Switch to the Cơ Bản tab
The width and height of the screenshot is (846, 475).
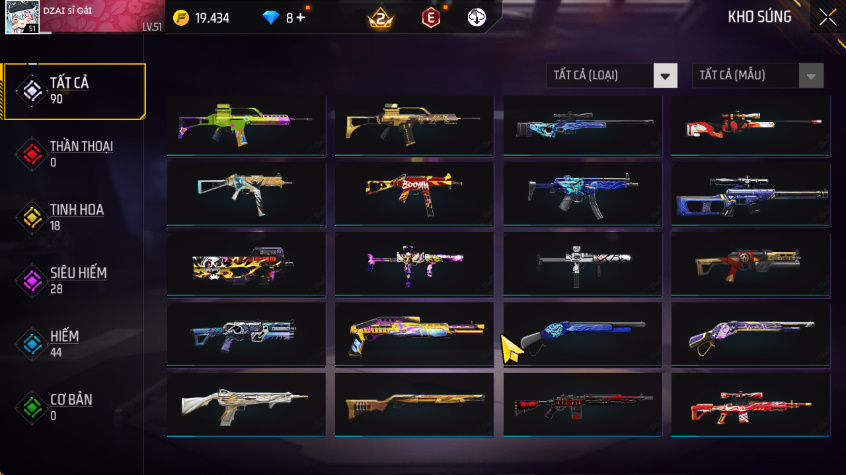pos(74,407)
